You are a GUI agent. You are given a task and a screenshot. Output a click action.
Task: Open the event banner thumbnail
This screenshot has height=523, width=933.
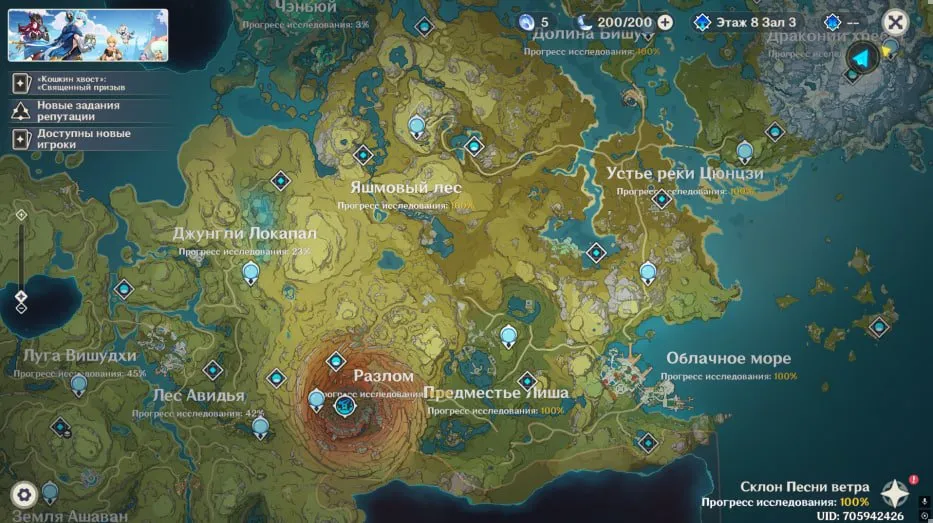pyautogui.click(x=88, y=35)
